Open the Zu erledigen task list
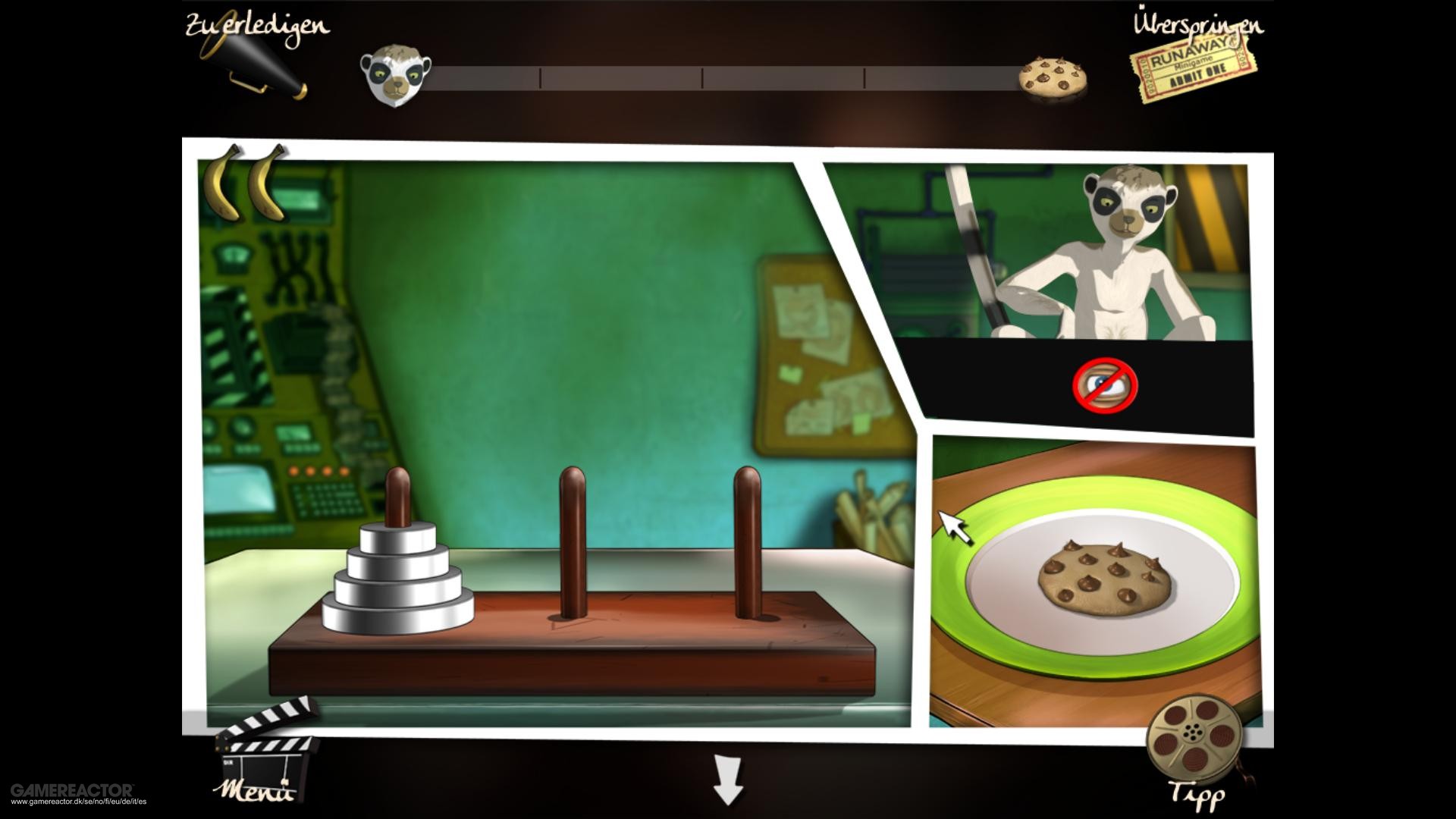 [x=256, y=25]
